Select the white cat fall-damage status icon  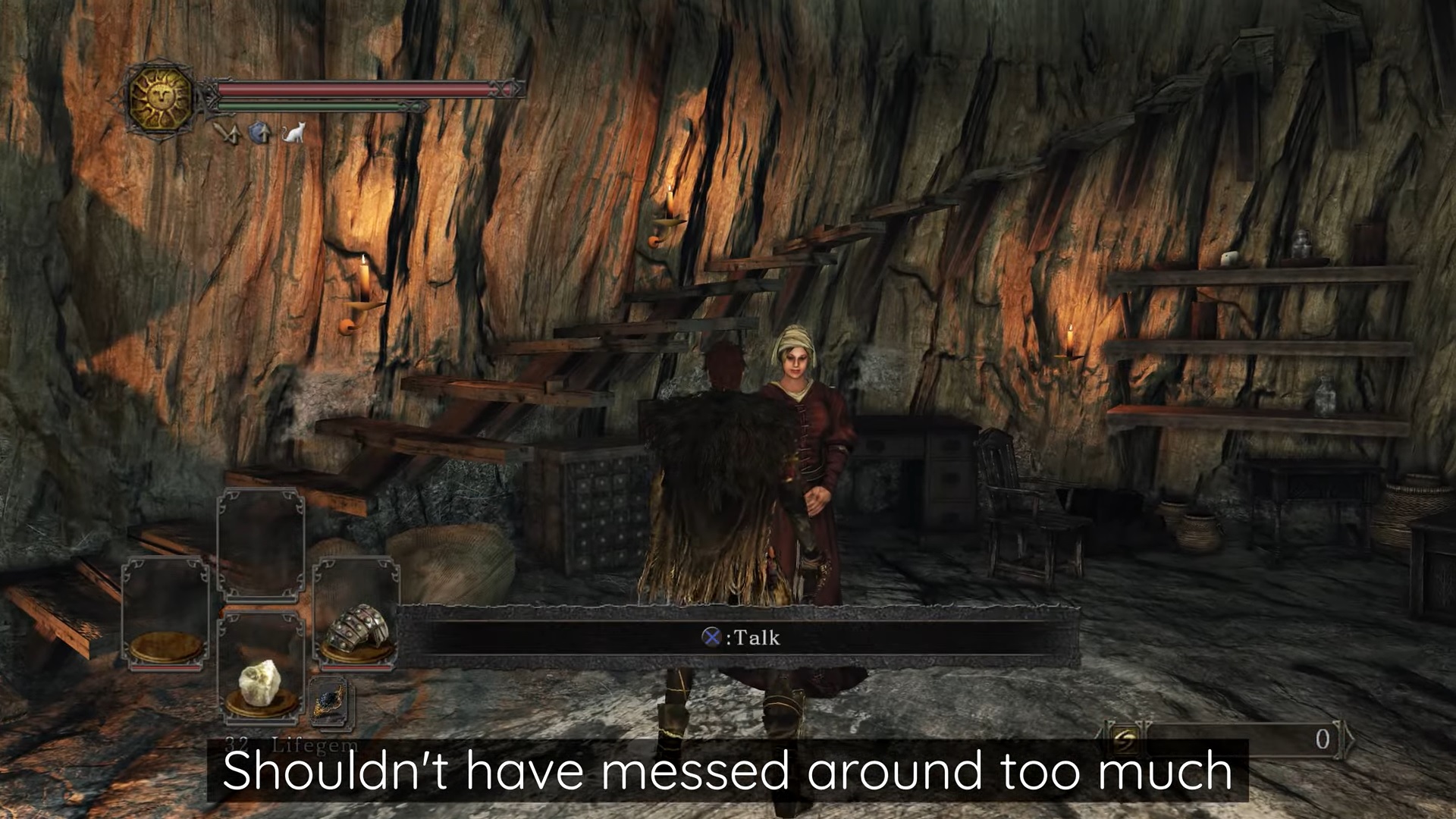point(294,133)
